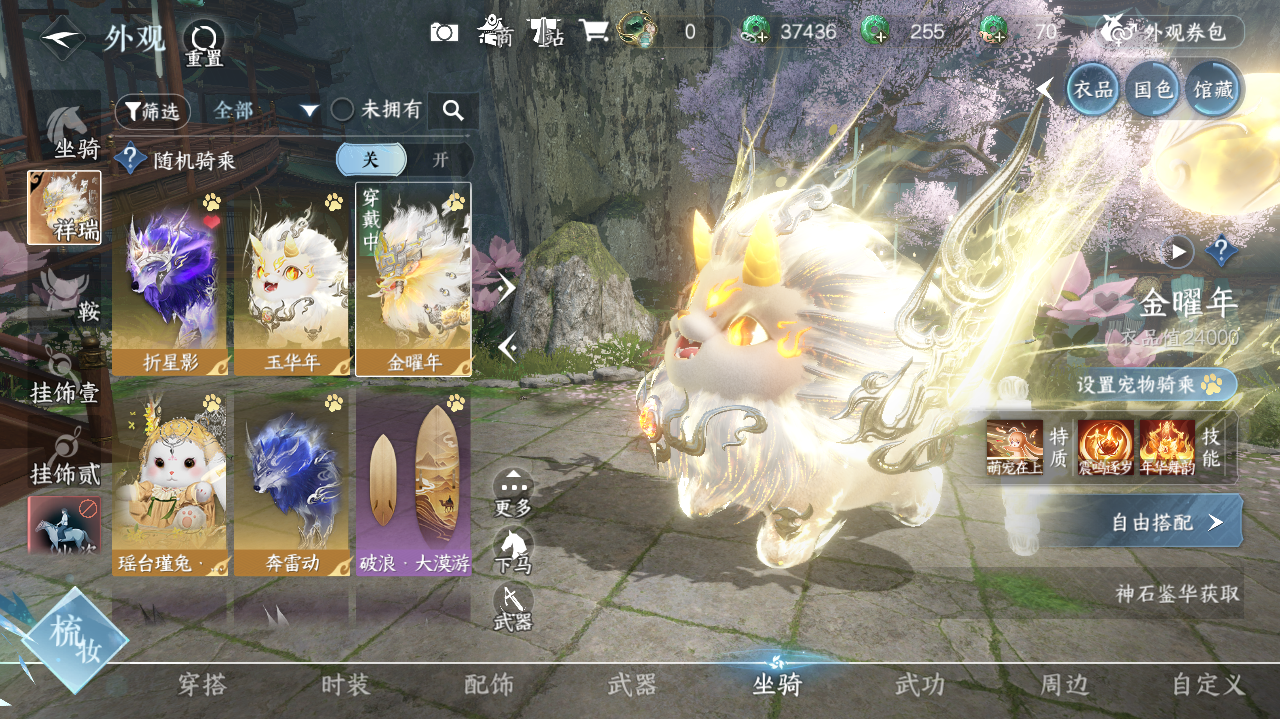Toggle the 未拥有 checkbox
Viewport: 1280px width, 719px height.
click(343, 110)
